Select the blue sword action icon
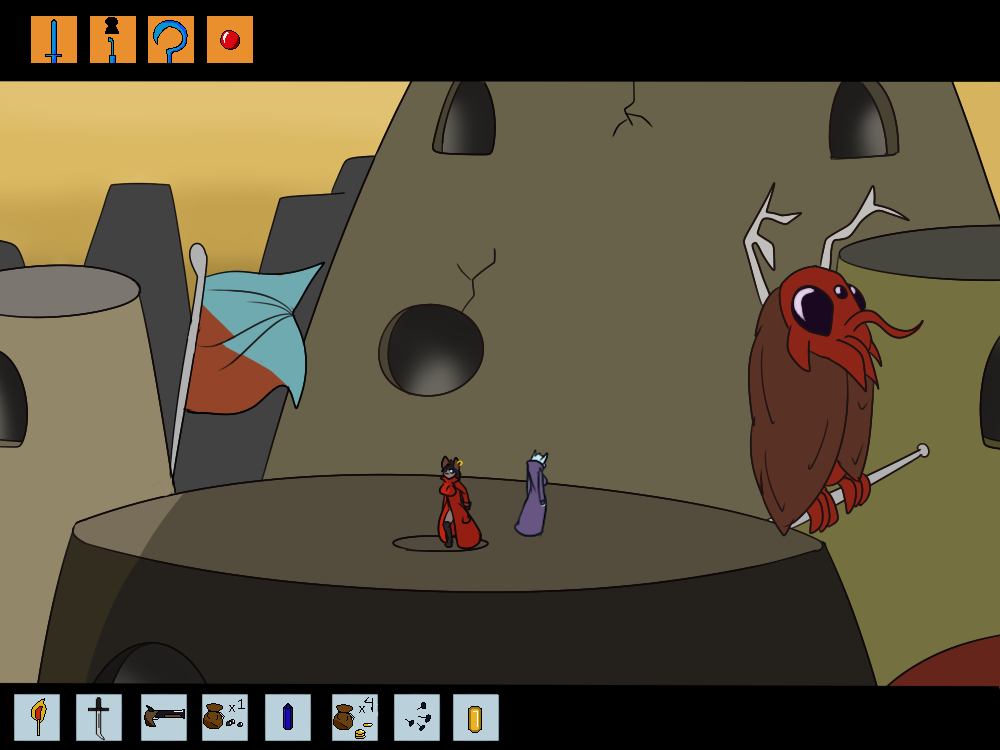This screenshot has height=750, width=1000. tap(54, 40)
